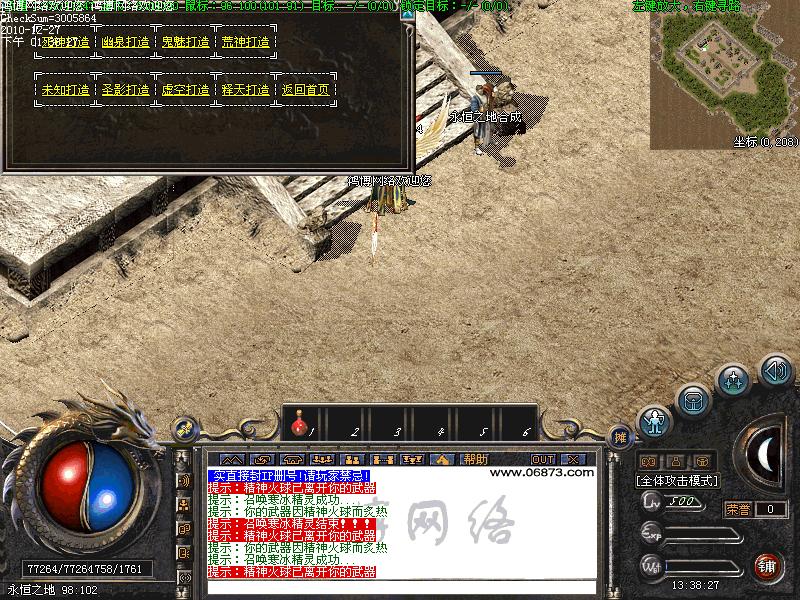Choose the 释天打造 option
Image resolution: width=800 pixels, height=600 pixels.
click(246, 90)
